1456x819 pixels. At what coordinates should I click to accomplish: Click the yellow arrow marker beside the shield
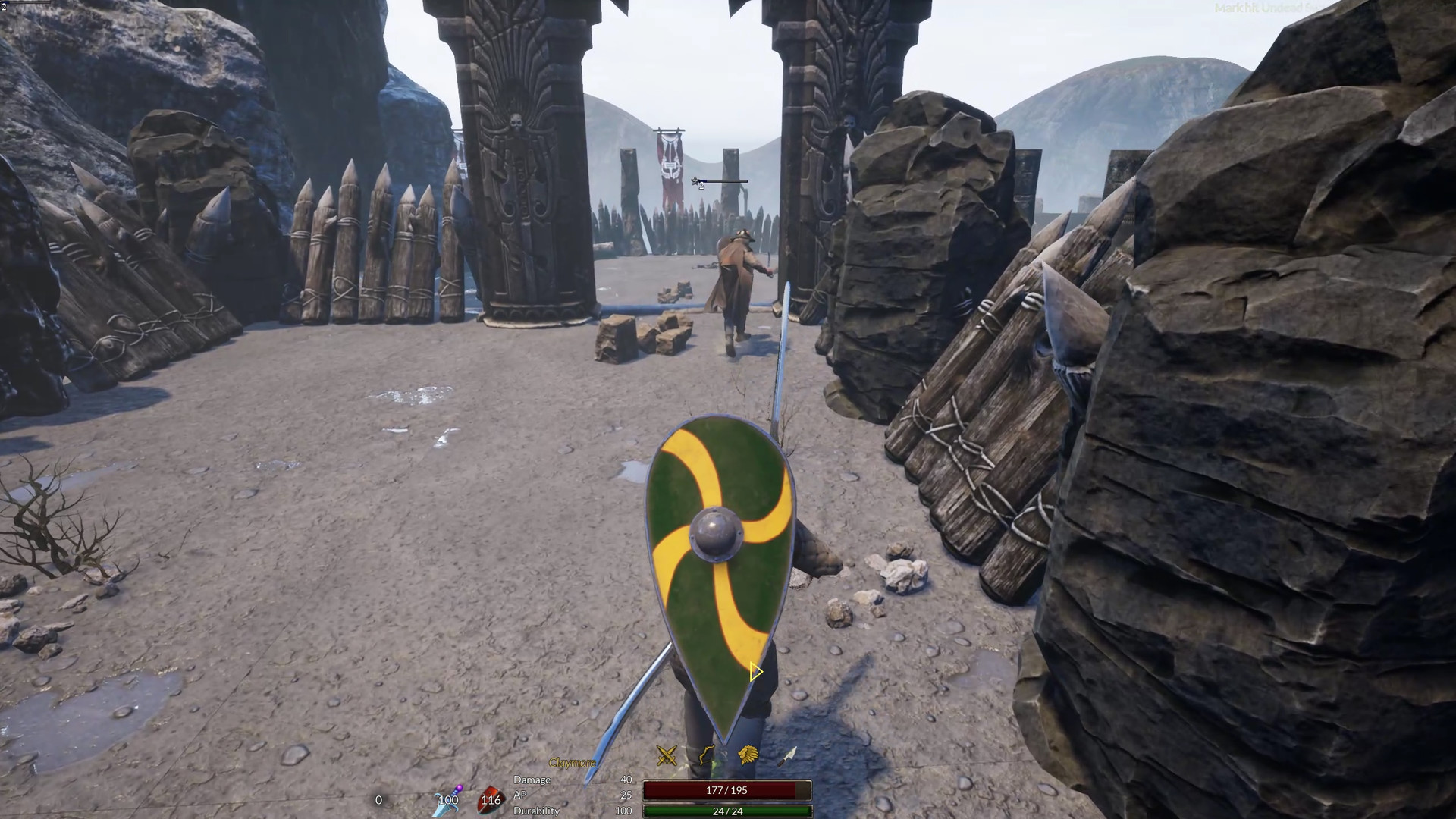(x=755, y=672)
